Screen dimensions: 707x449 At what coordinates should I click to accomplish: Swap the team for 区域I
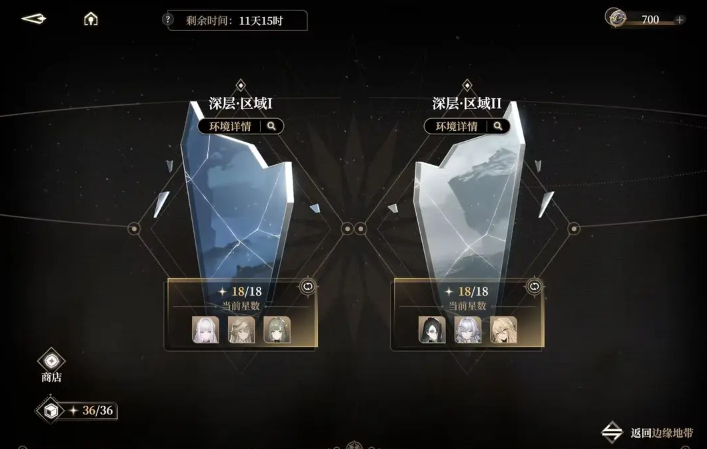[x=307, y=286]
